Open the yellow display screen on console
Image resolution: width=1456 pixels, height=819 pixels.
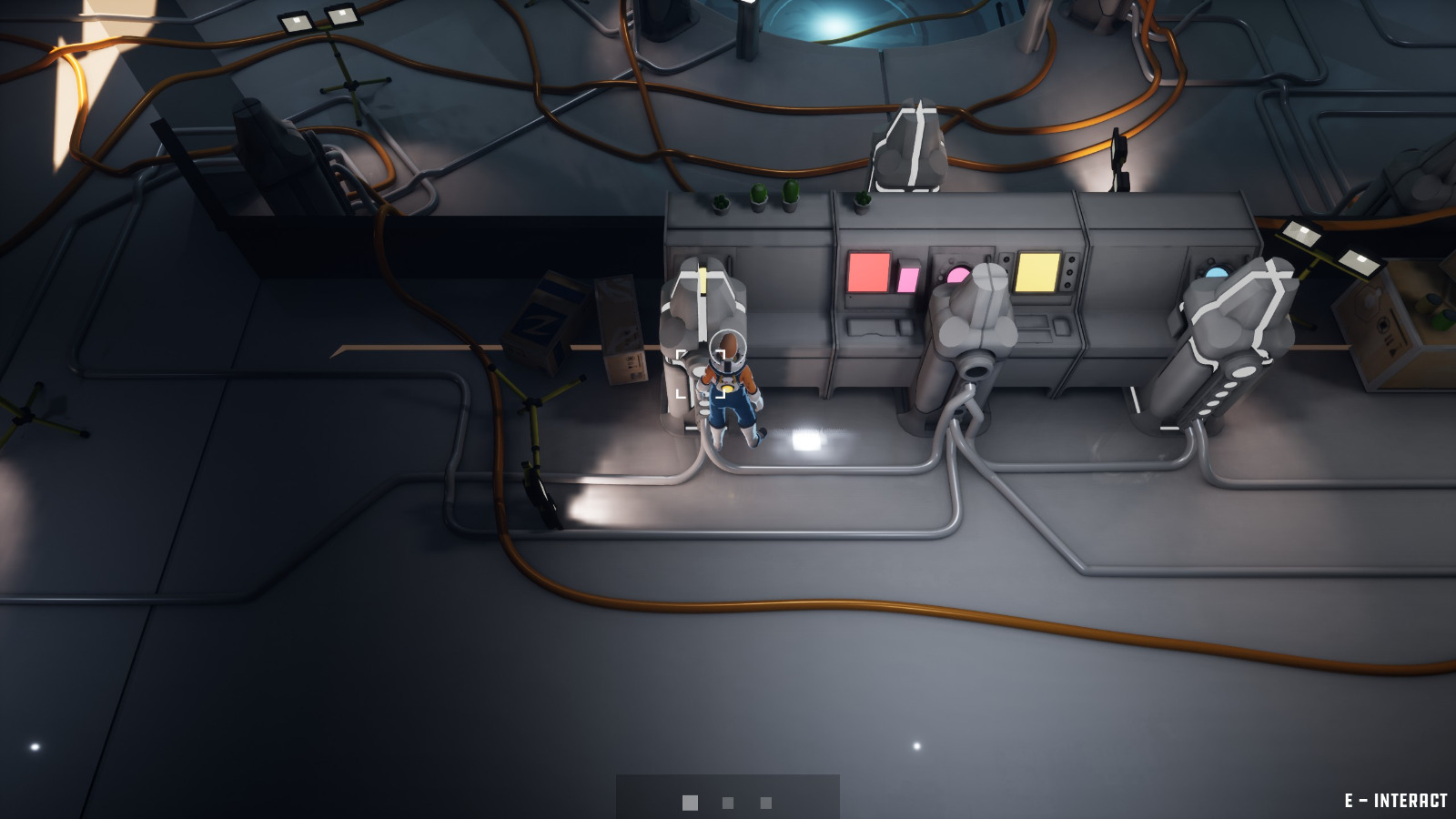(x=1038, y=271)
